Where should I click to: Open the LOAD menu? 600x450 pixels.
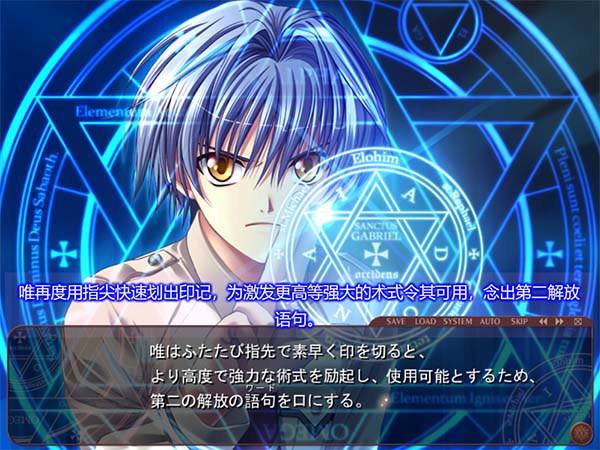point(425,322)
